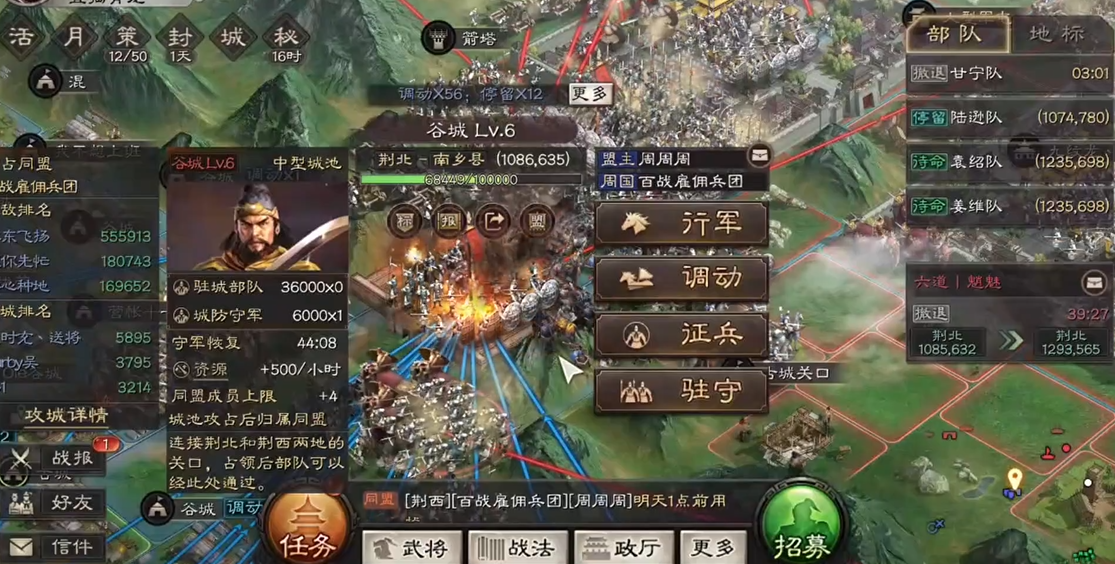This screenshot has height=564, width=1115.
Task: Open the 征兵 conscription option
Action: click(x=682, y=334)
